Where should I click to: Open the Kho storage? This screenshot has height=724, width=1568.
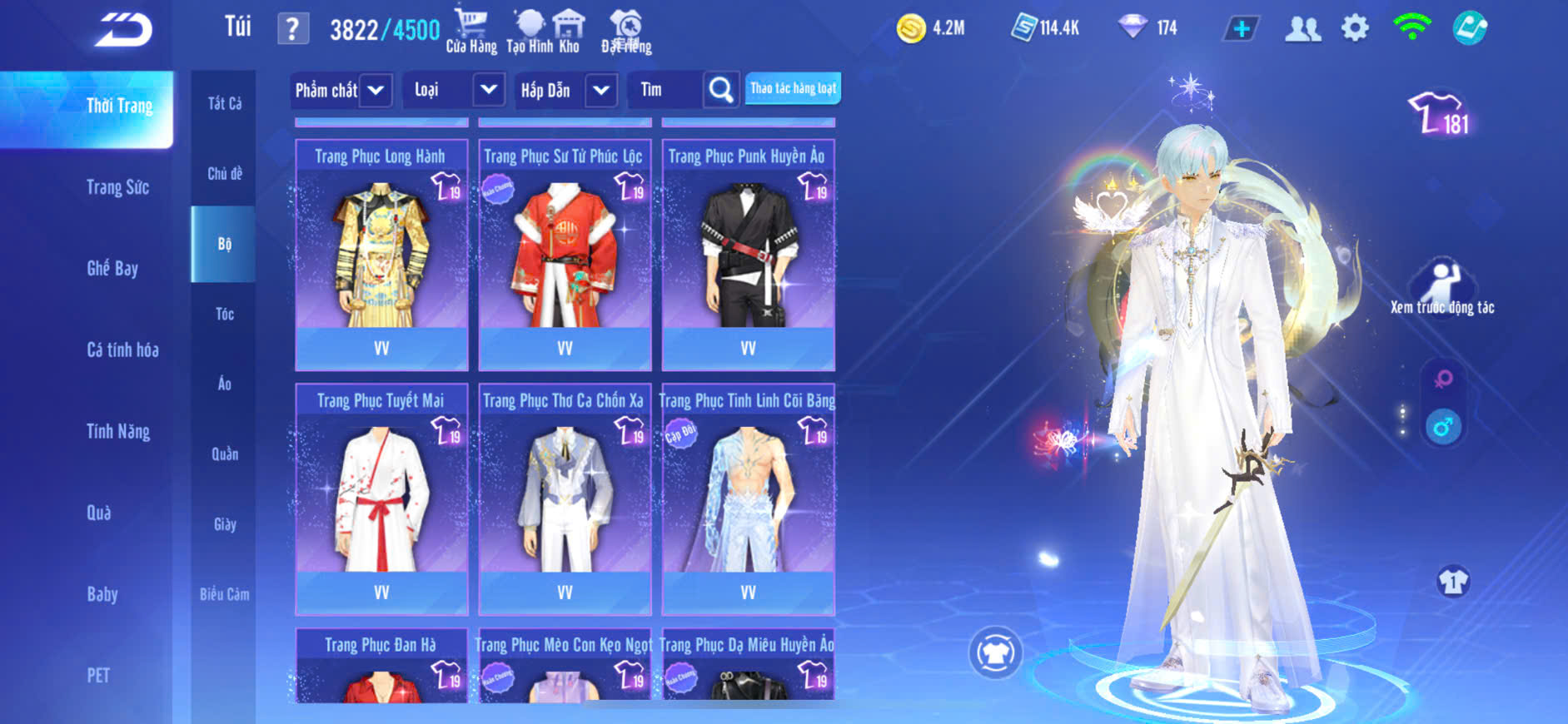coord(569,31)
